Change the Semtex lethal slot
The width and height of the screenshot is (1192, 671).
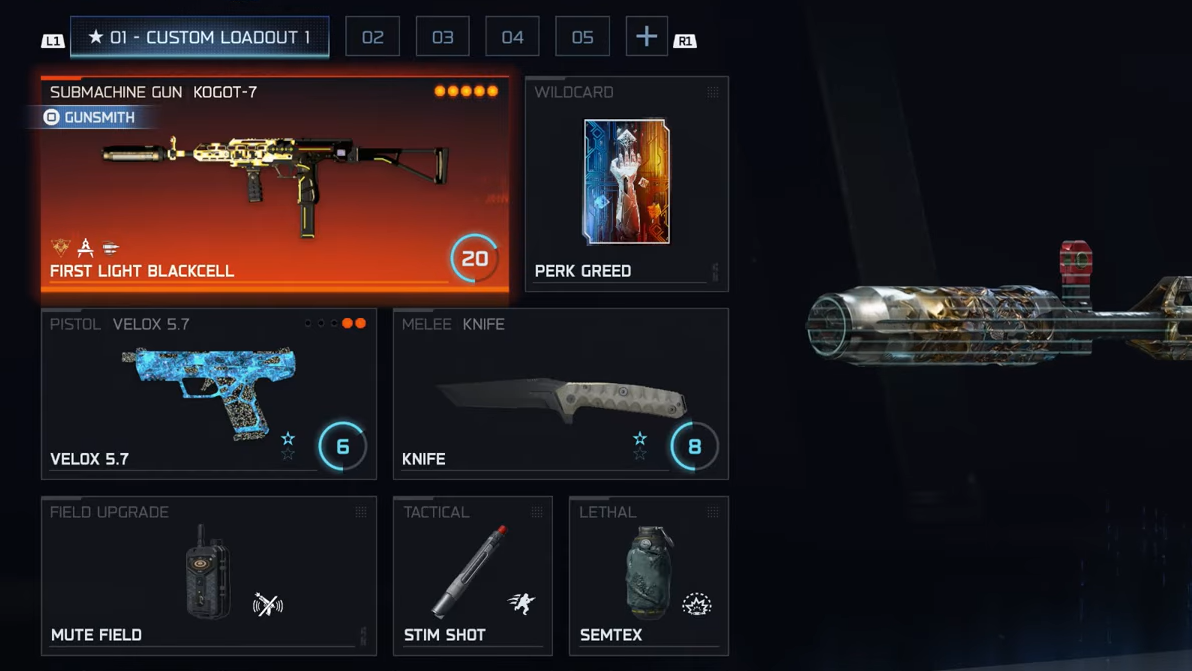pyautogui.click(x=648, y=576)
